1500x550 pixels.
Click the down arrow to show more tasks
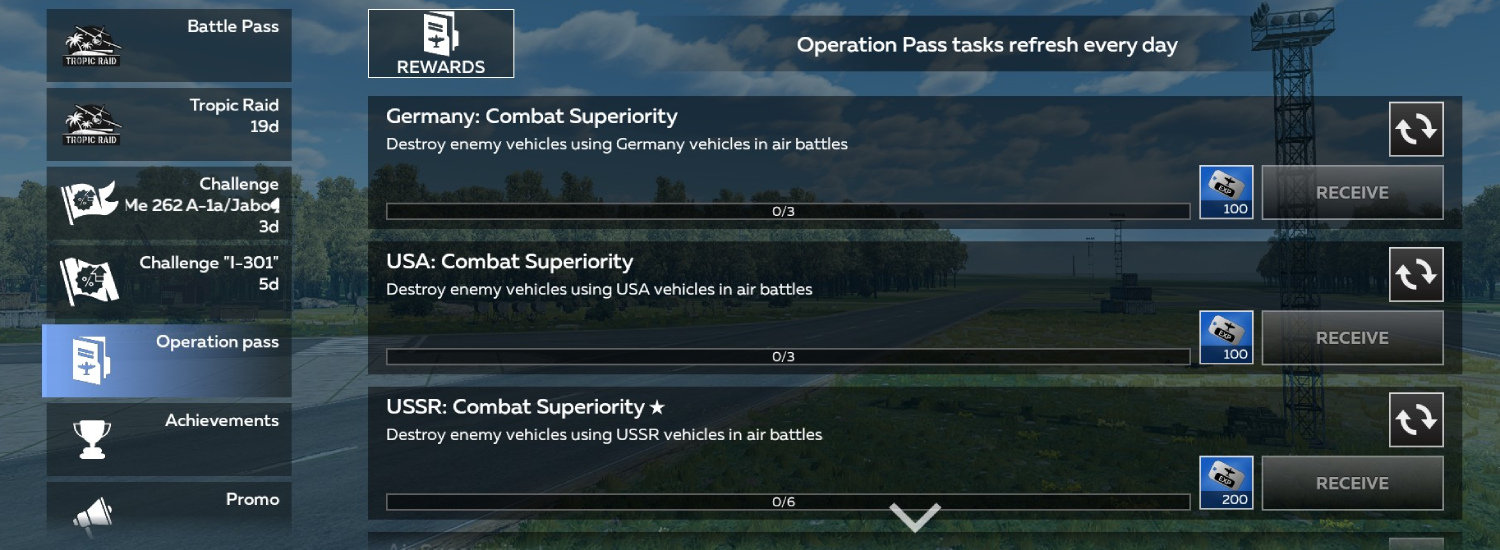pos(915,517)
